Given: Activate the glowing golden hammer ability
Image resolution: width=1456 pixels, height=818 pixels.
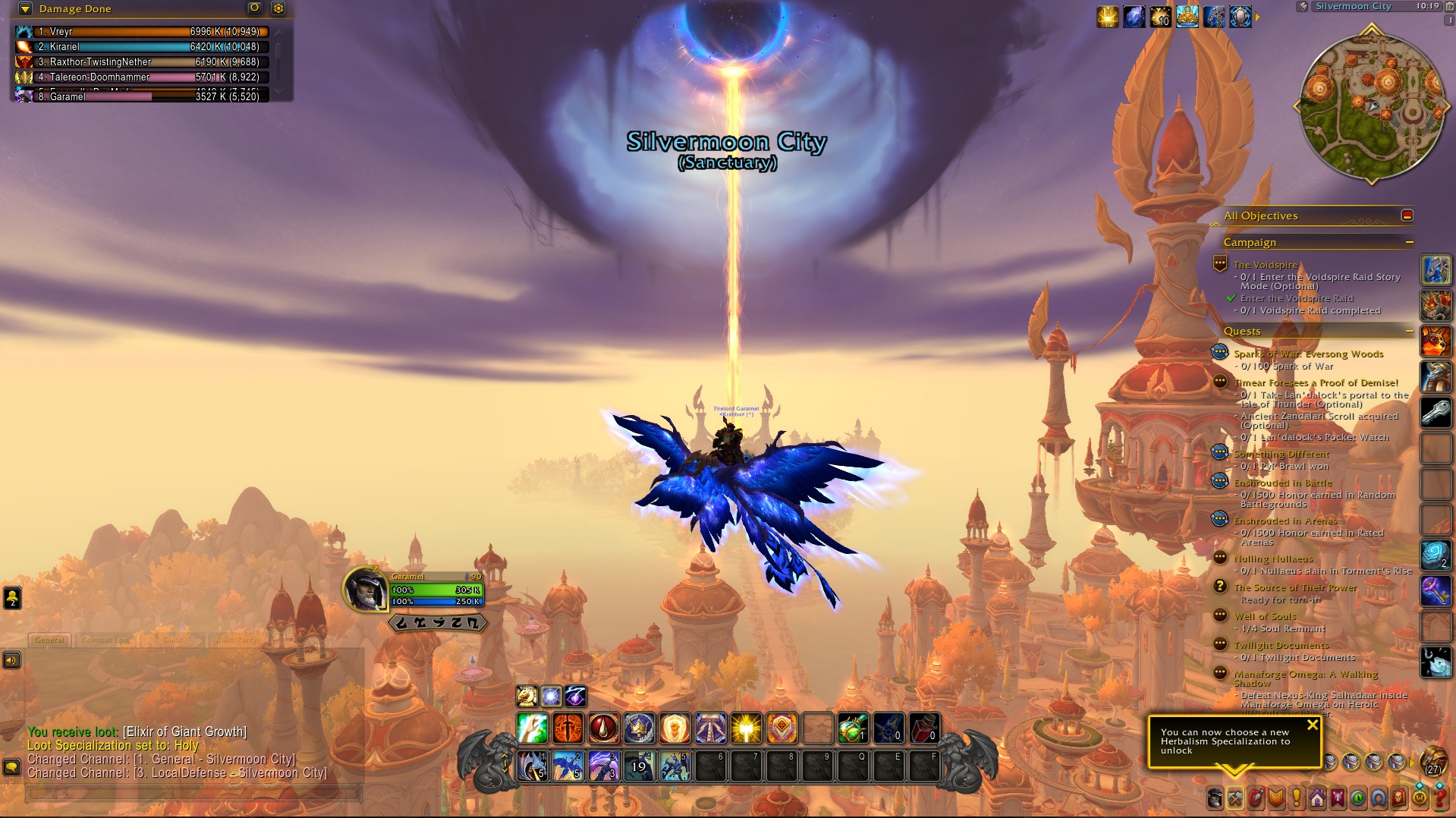Looking at the screenshot, I should pos(746,728).
